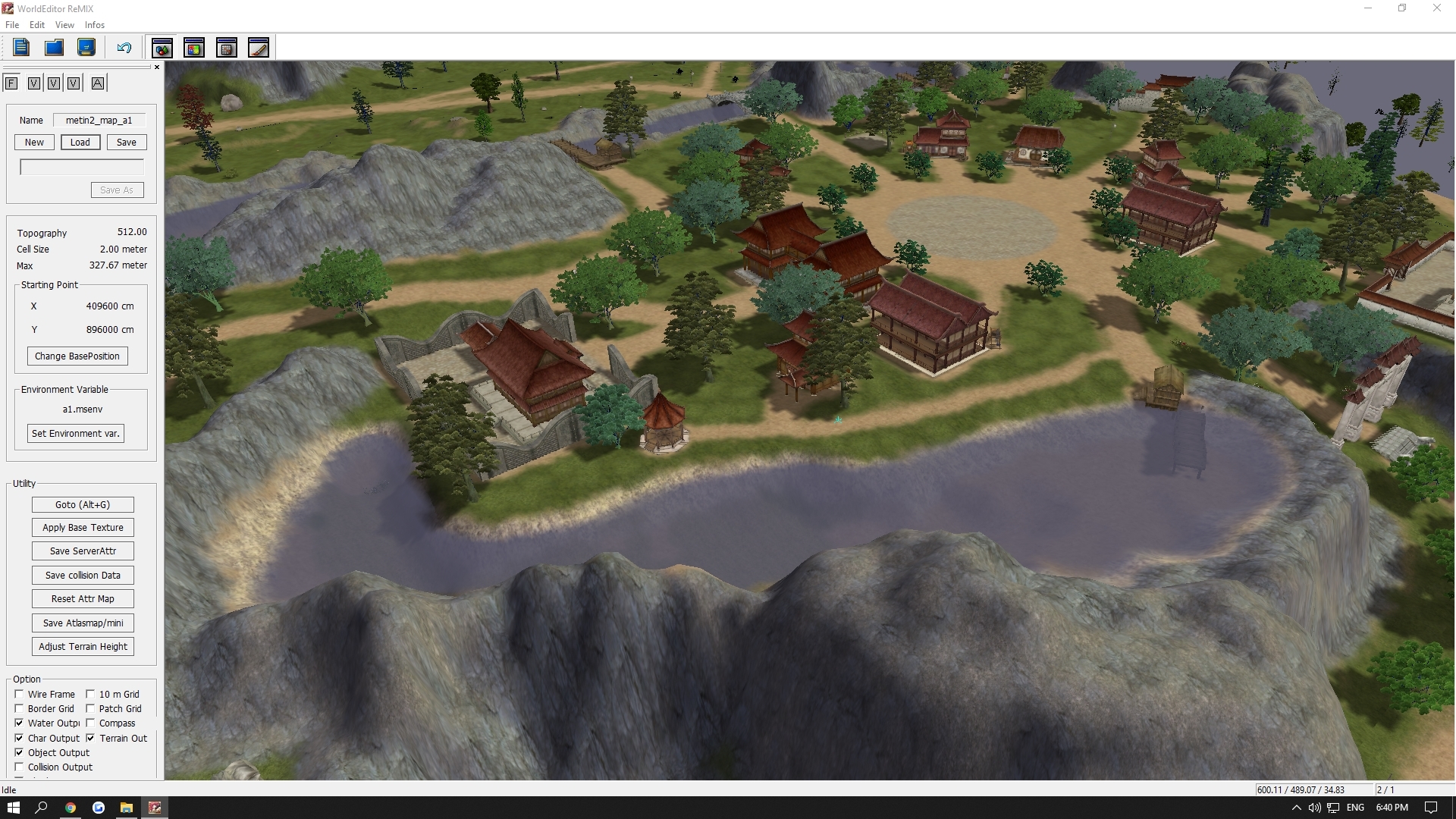This screenshot has width=1456, height=819.
Task: Switch to the A panel tab
Action: pos(98,83)
